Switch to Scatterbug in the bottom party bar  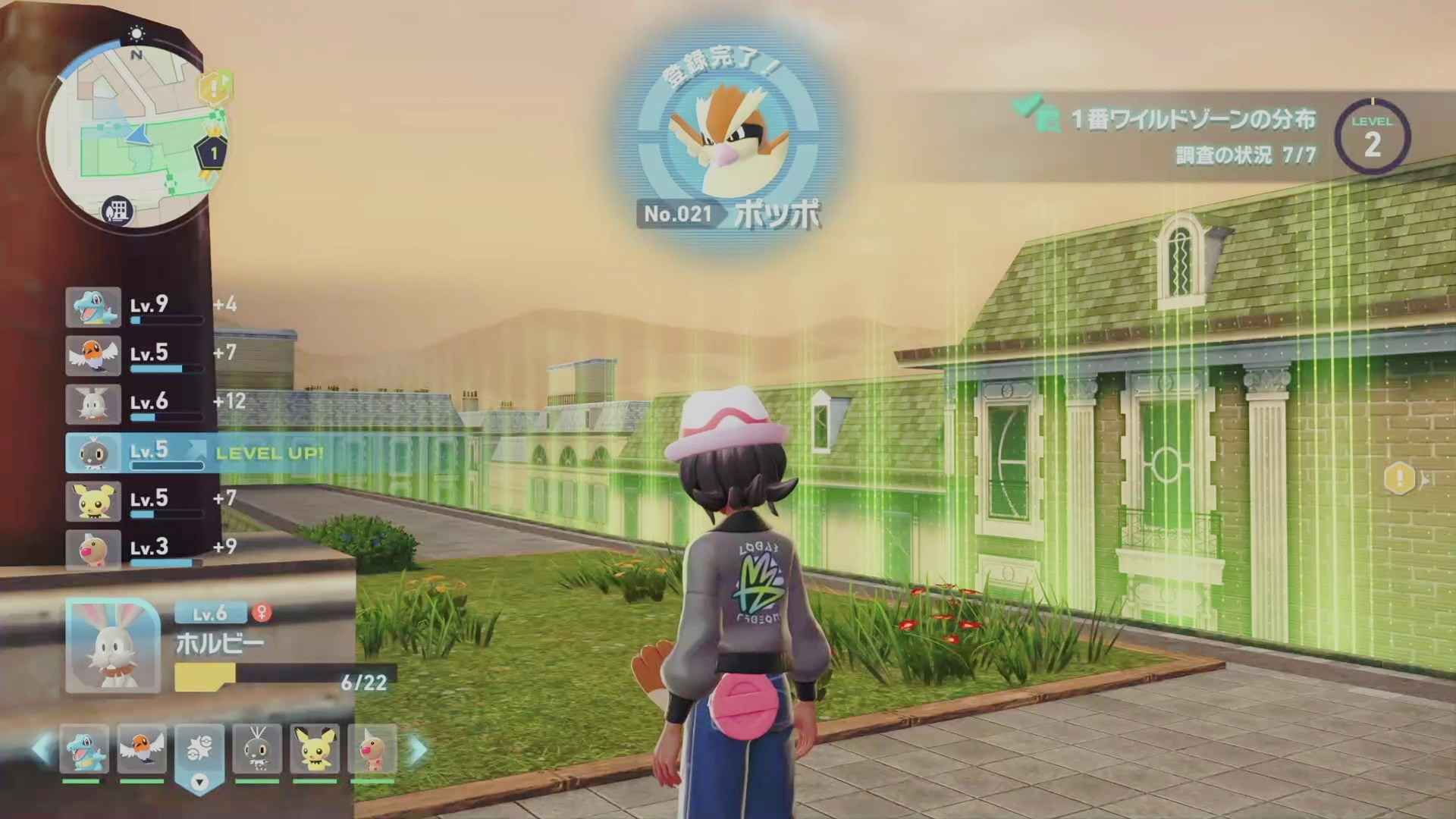point(257,750)
